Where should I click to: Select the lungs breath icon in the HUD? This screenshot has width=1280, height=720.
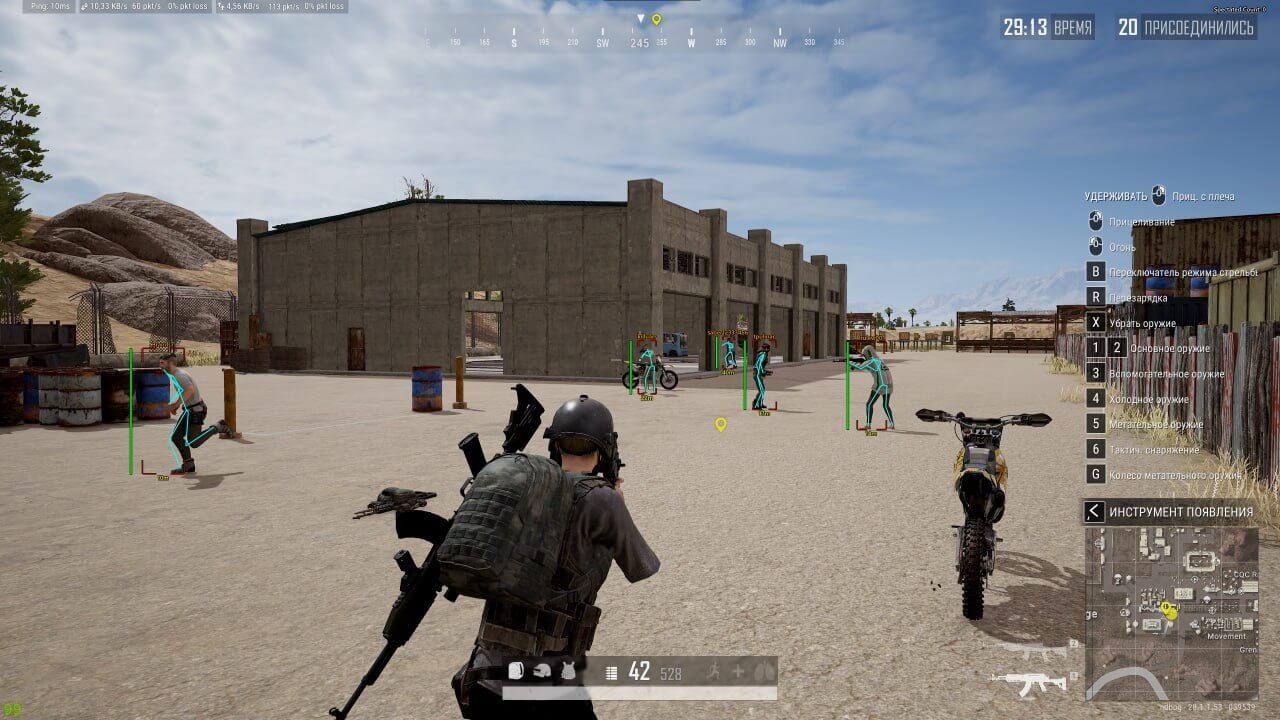764,672
